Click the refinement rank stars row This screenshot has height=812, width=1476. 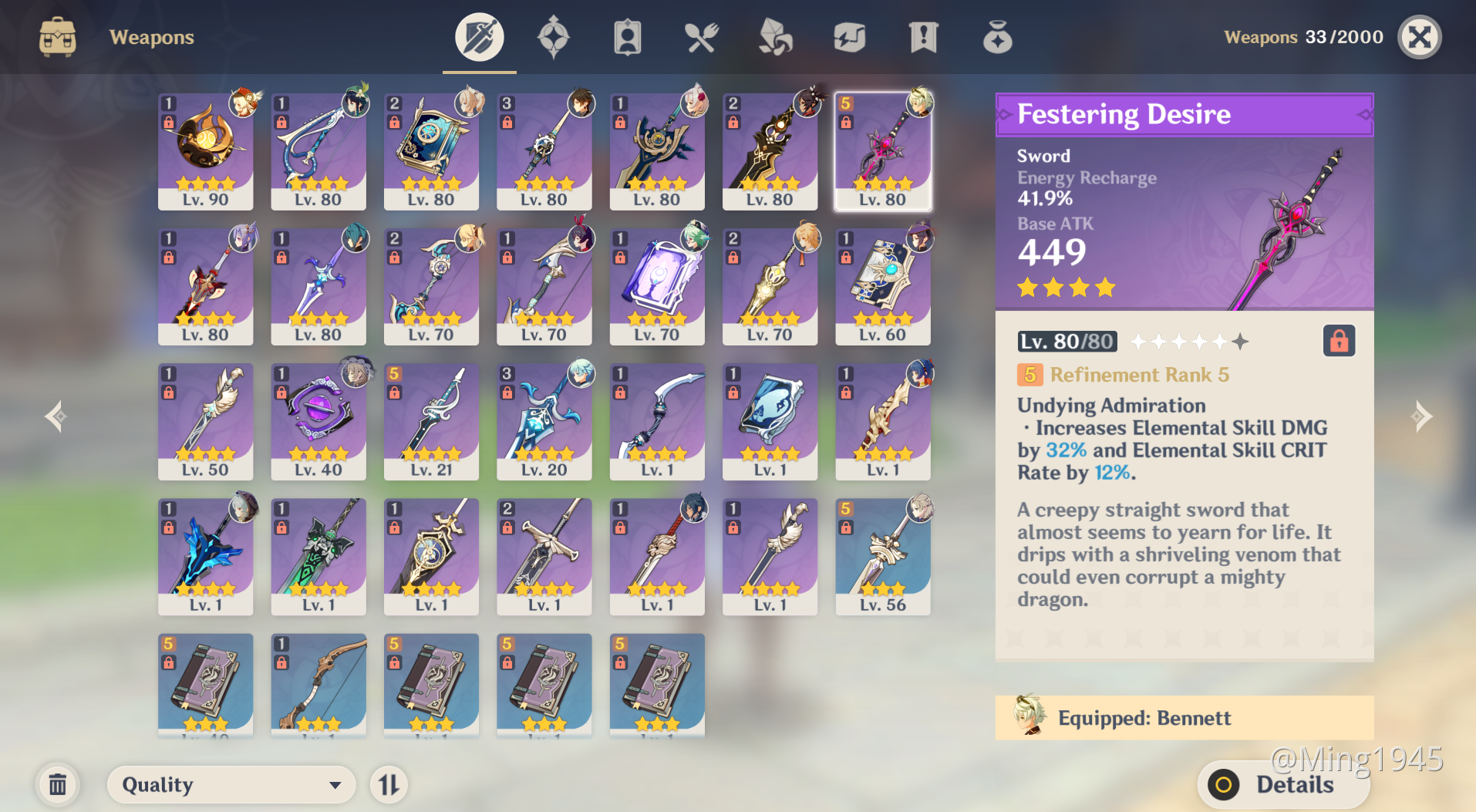tap(1188, 342)
